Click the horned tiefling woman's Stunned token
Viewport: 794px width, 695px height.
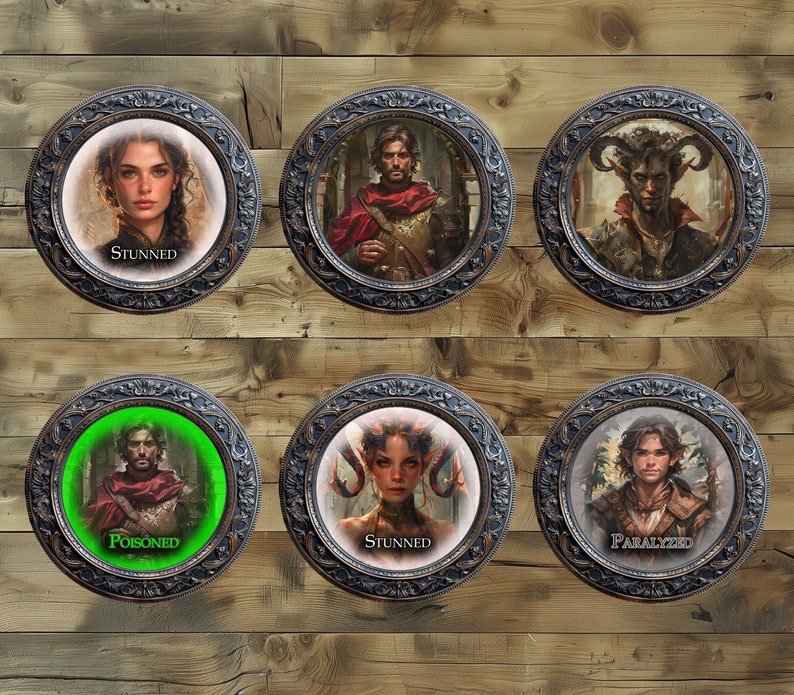(397, 488)
